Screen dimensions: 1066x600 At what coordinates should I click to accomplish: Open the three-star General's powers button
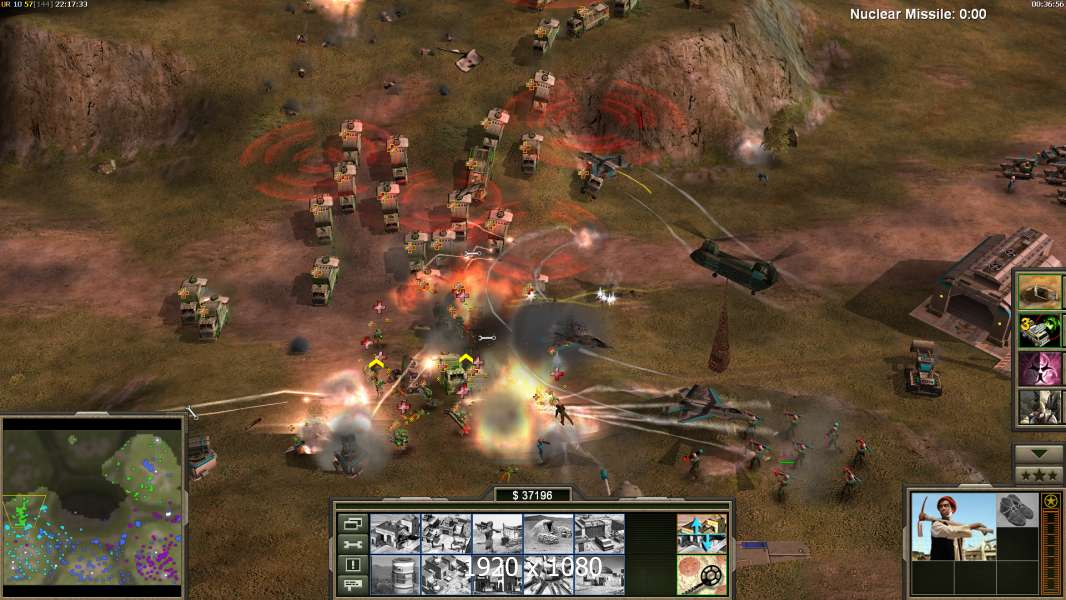click(1038, 474)
